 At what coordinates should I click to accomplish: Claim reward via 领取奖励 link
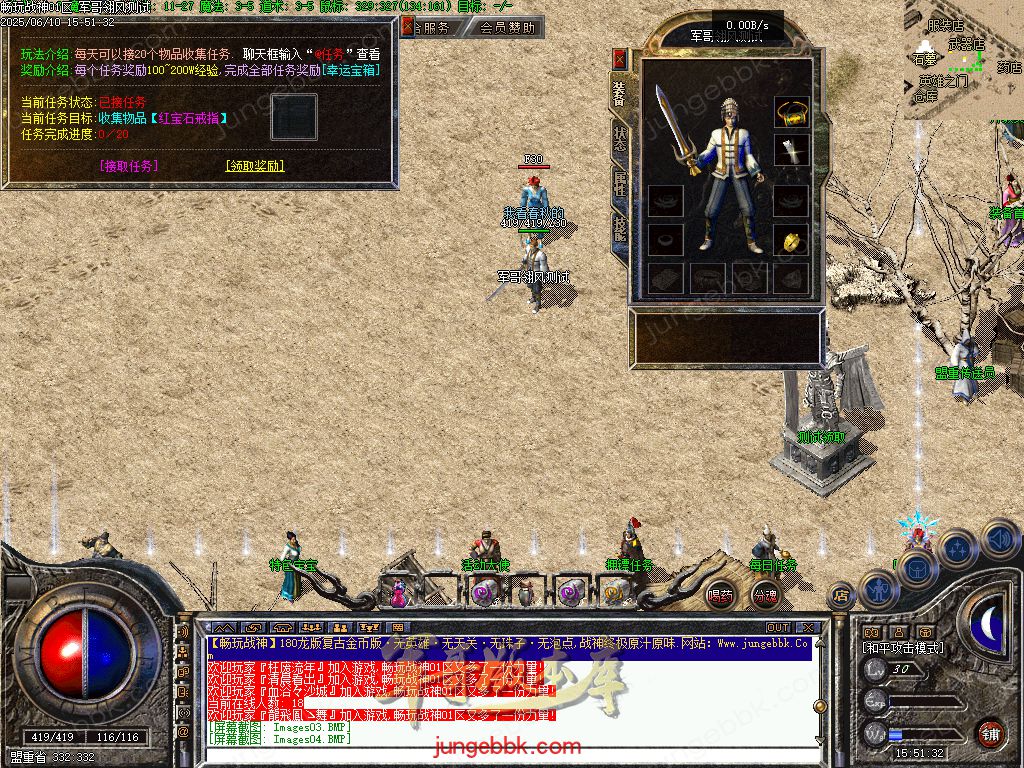[x=255, y=166]
